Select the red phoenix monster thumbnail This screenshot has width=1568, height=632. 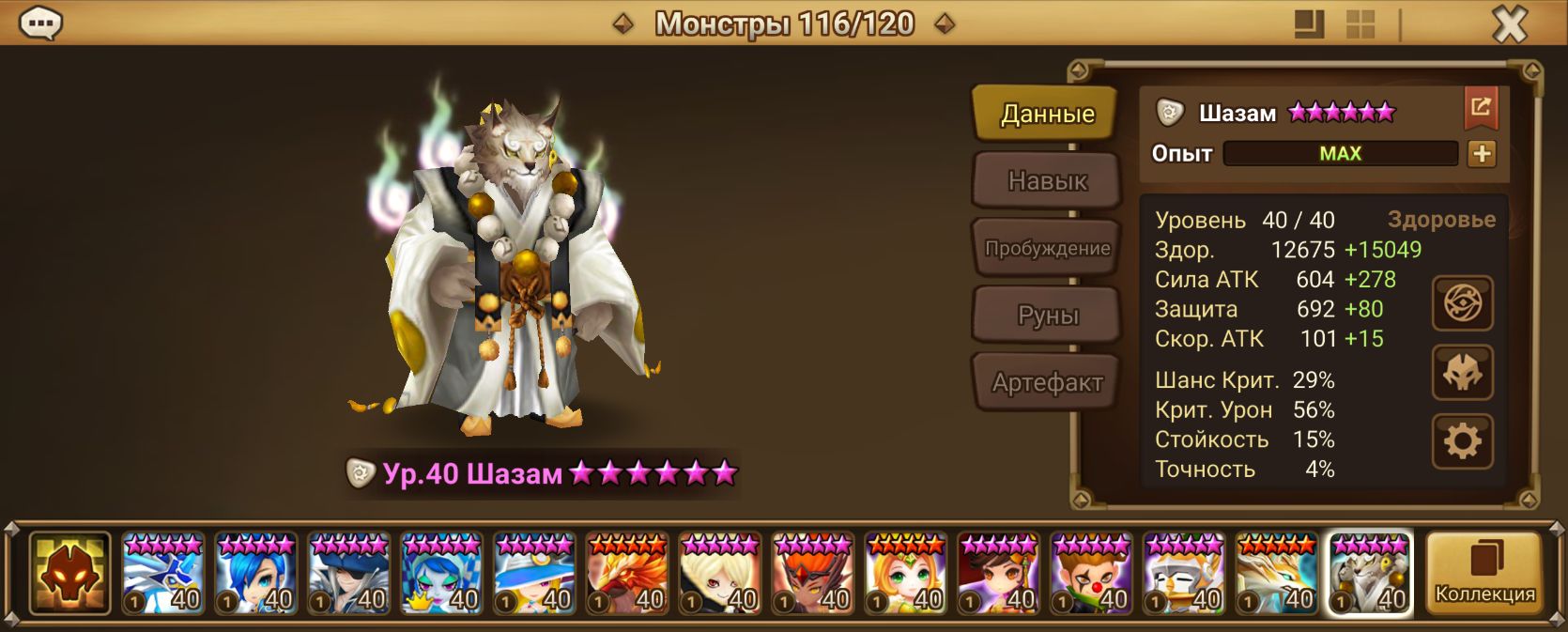coord(627,573)
